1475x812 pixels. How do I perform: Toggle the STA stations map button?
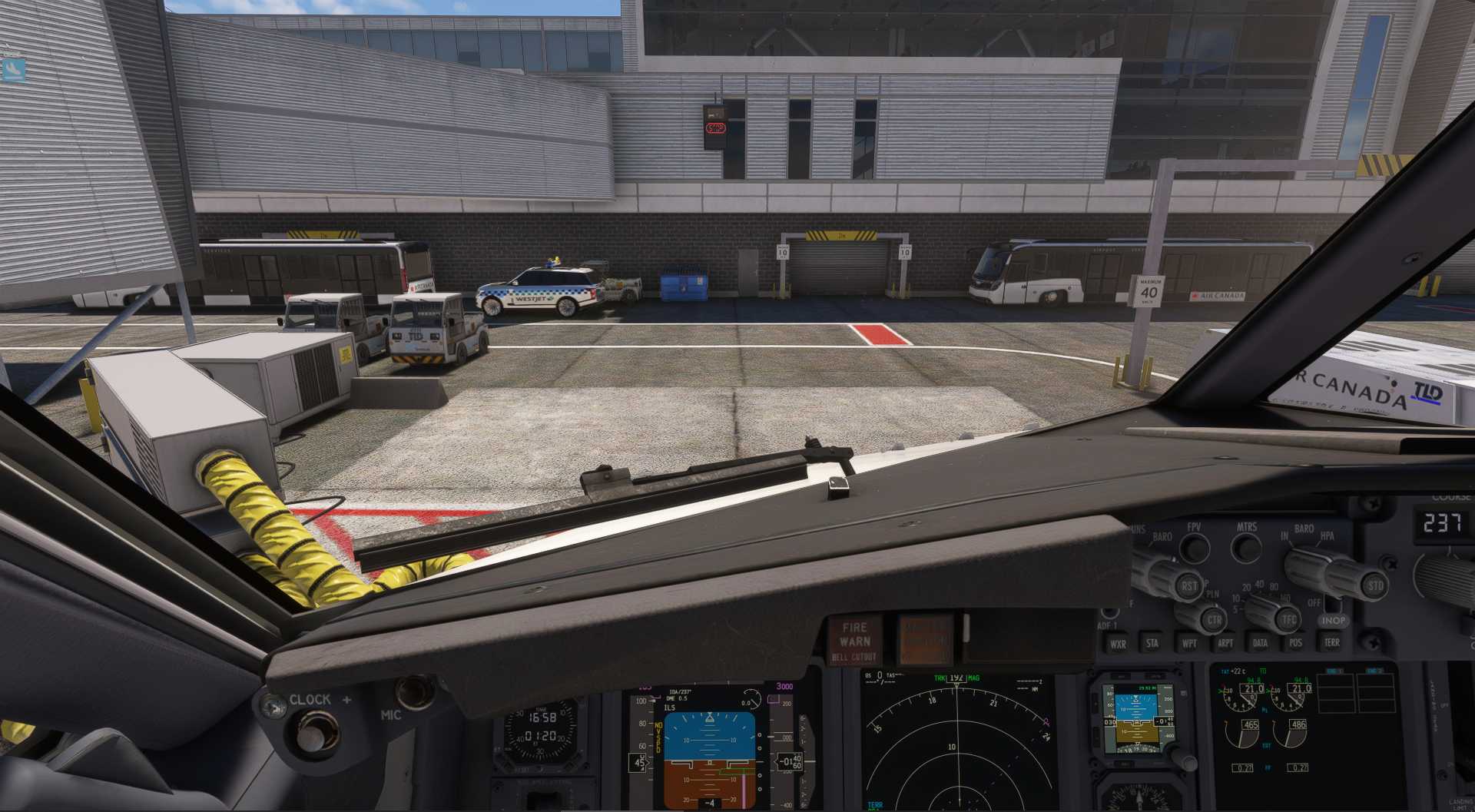[x=1152, y=643]
